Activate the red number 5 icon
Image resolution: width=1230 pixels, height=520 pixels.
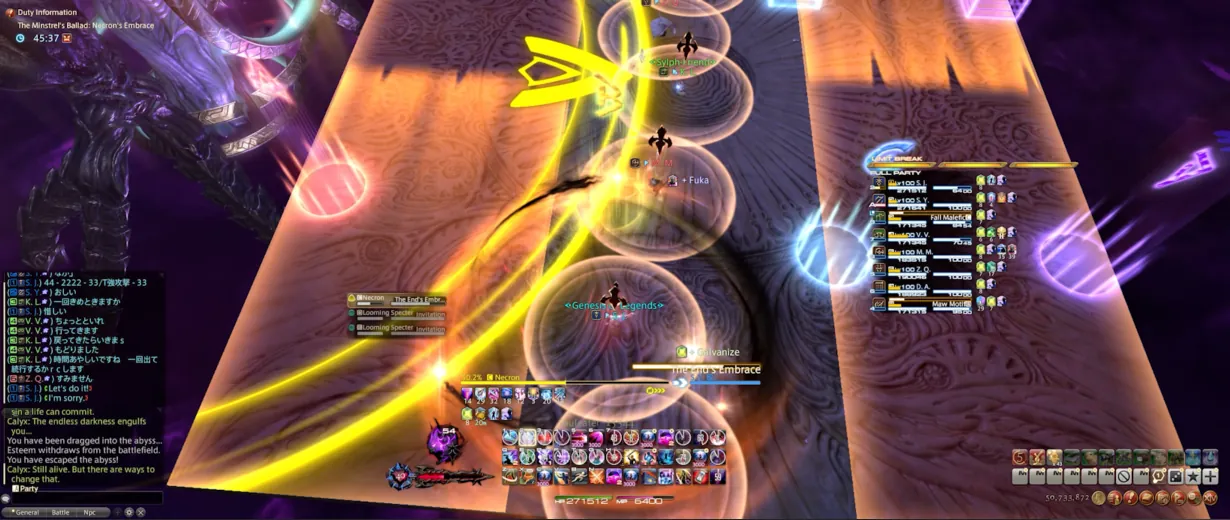[1018, 457]
